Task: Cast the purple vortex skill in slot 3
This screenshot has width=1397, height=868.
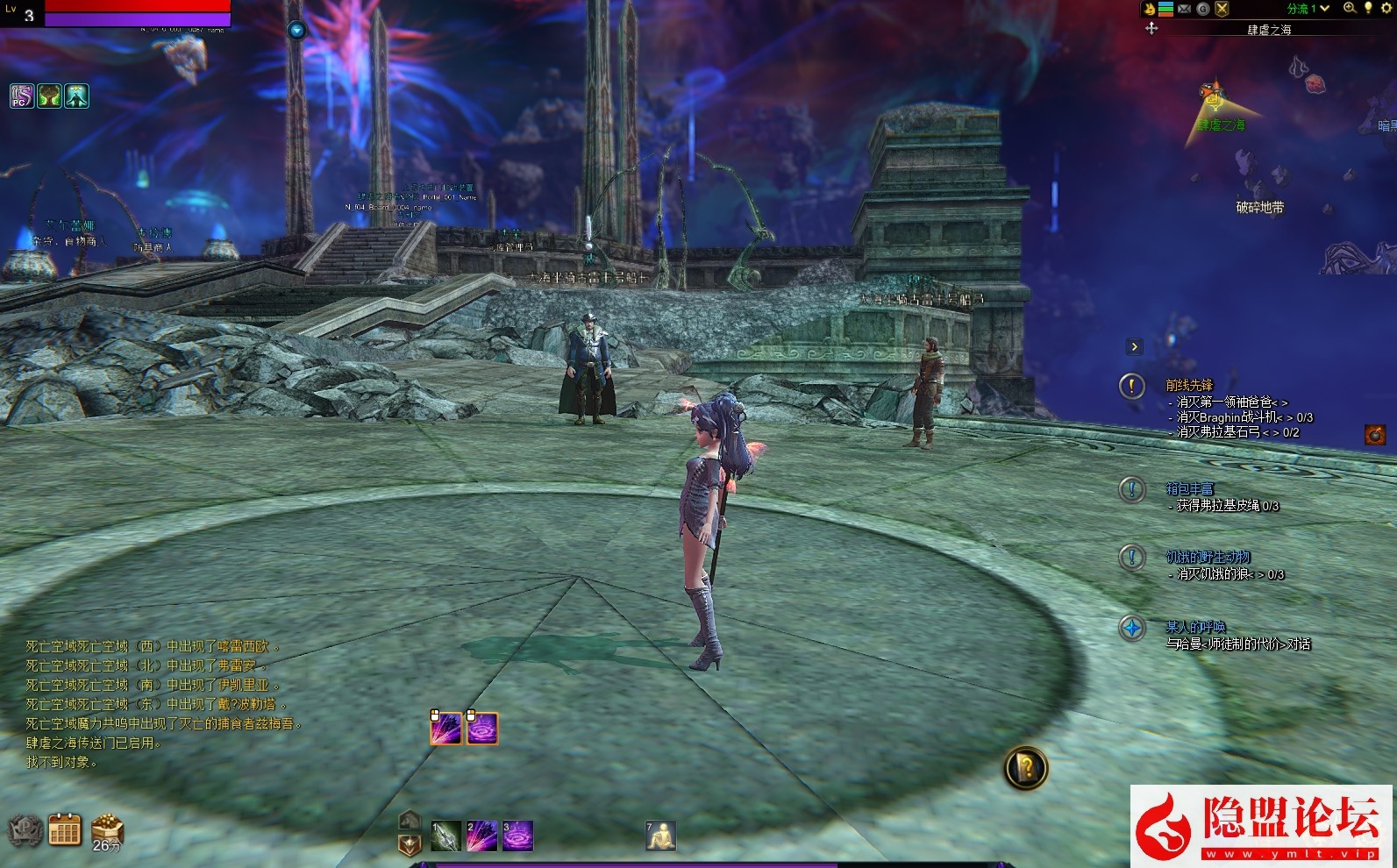Action: (517, 836)
